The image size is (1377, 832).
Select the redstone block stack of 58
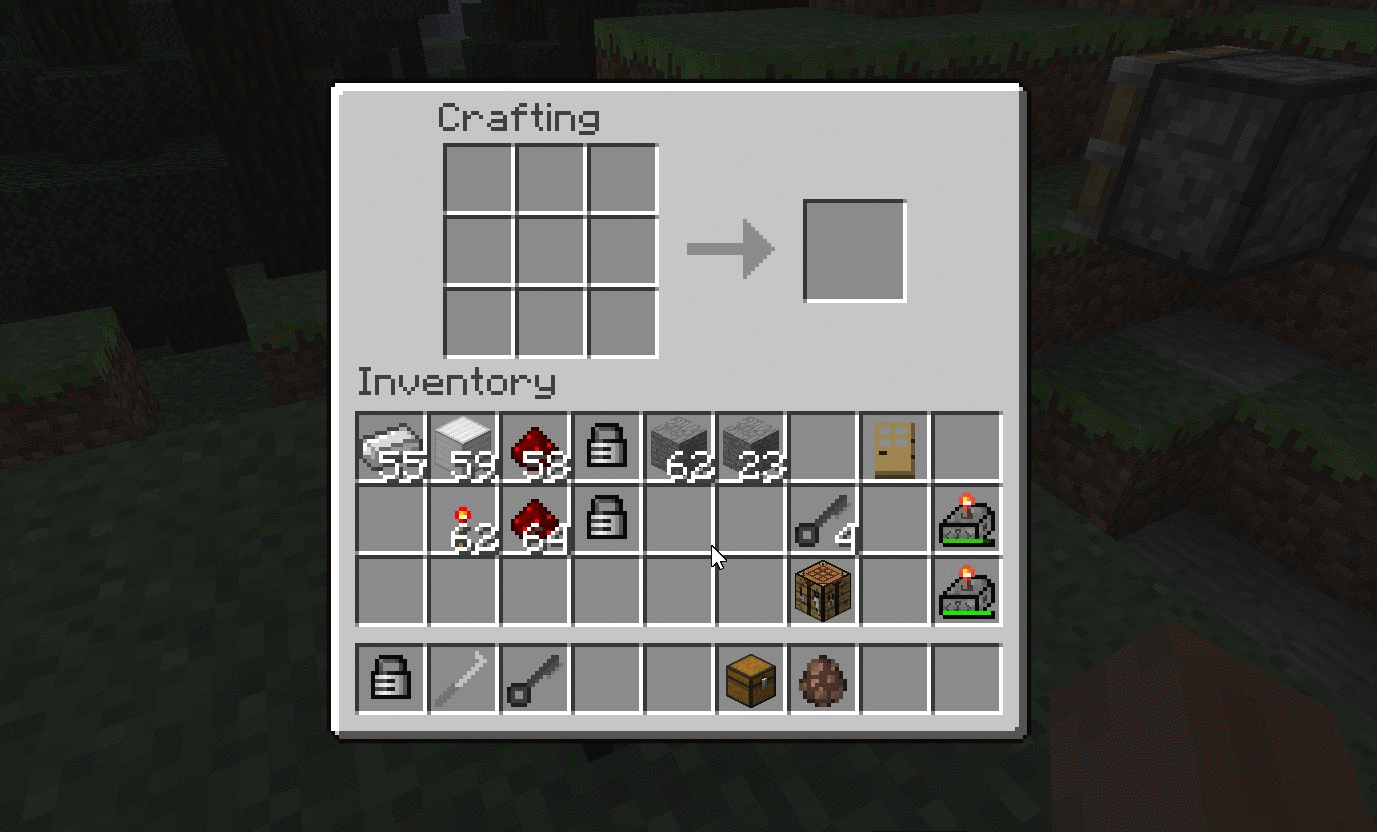coord(533,445)
